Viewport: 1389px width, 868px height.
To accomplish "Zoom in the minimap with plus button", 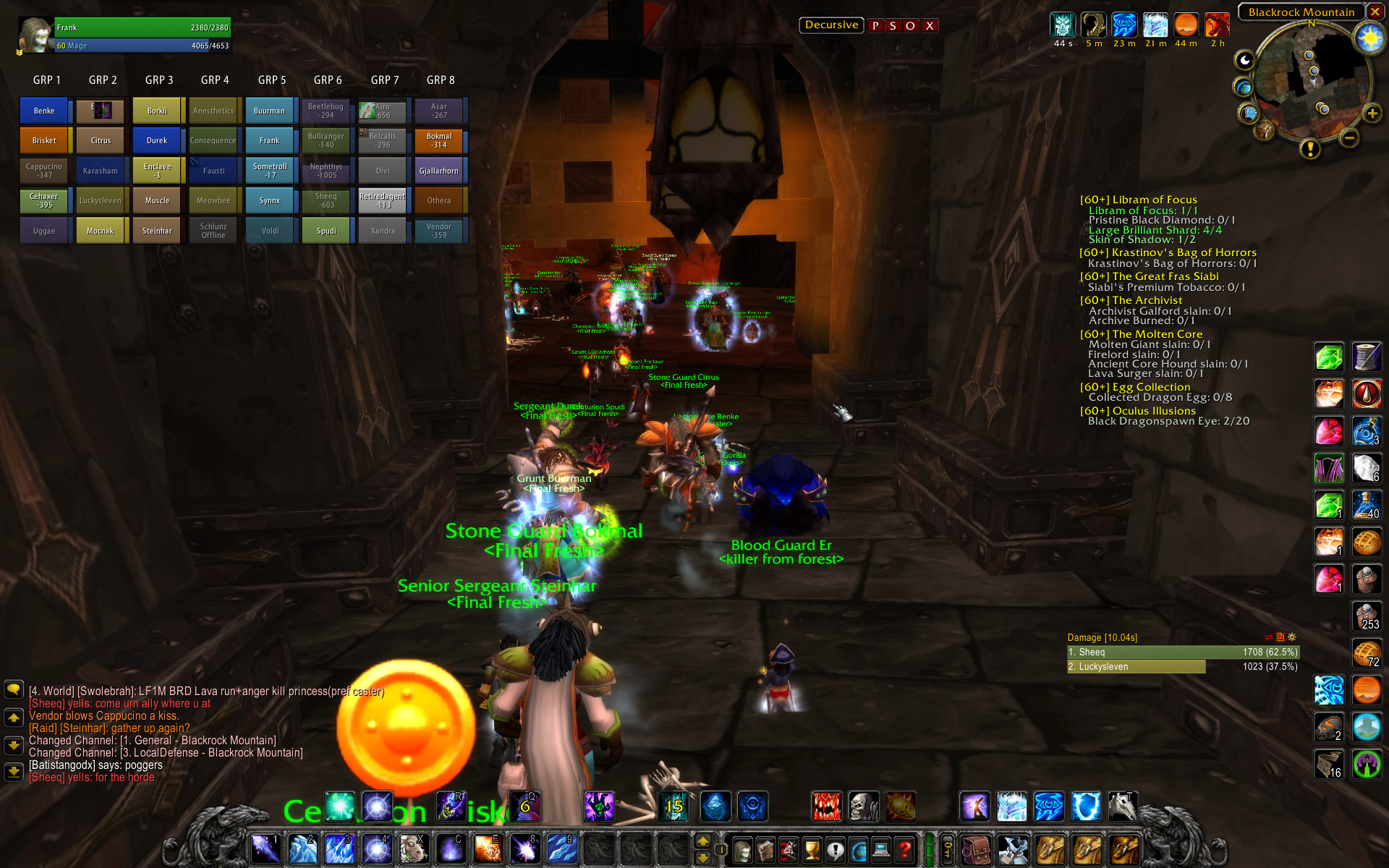I will click(x=1372, y=114).
